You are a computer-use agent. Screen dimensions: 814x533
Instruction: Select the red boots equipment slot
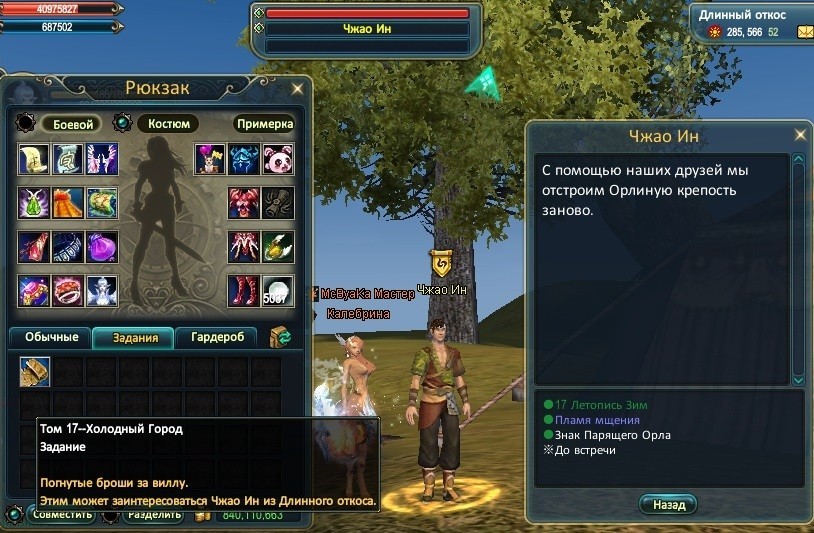(243, 291)
